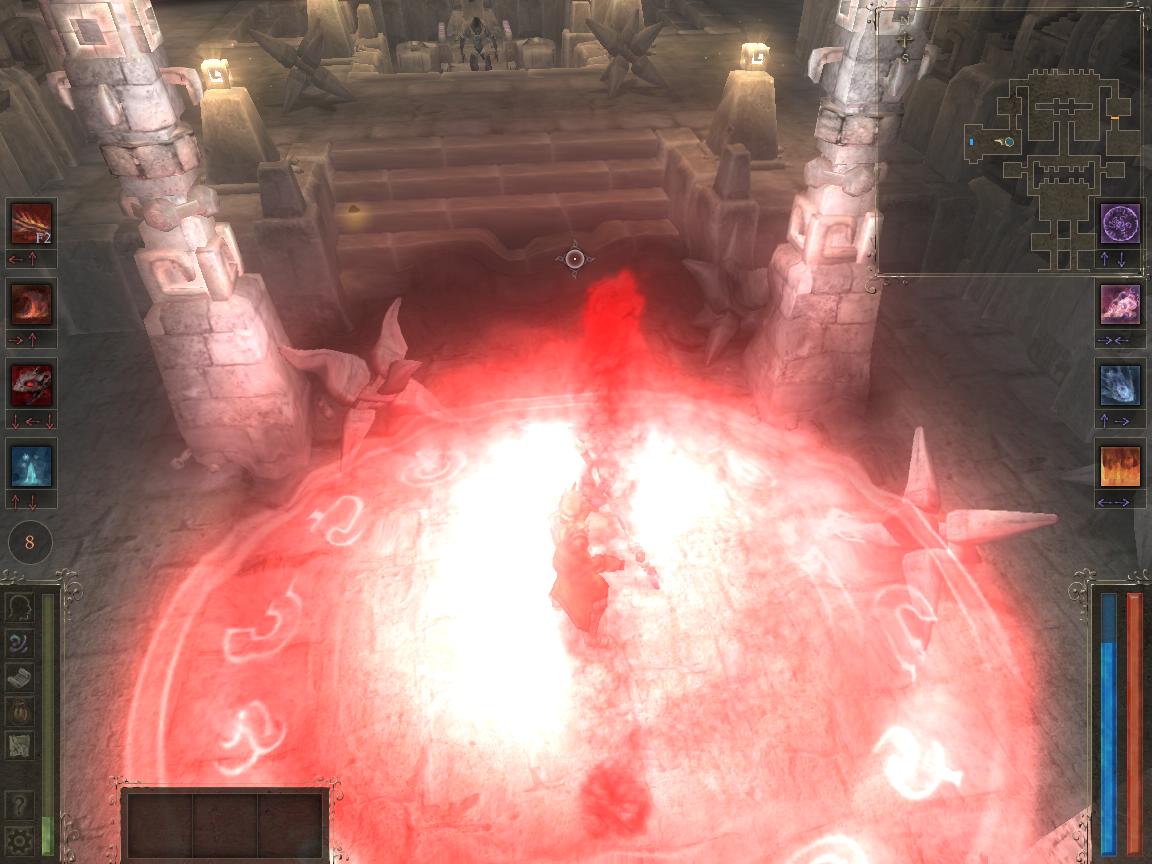The image size is (1152, 864).
Task: Click the round counter showing 8
Action: point(30,543)
